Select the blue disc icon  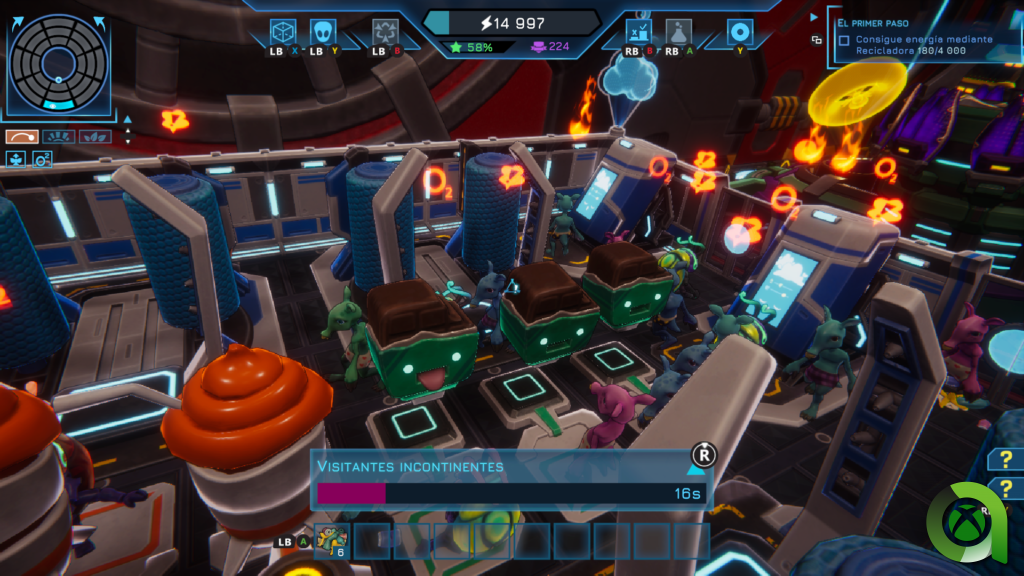(739, 31)
